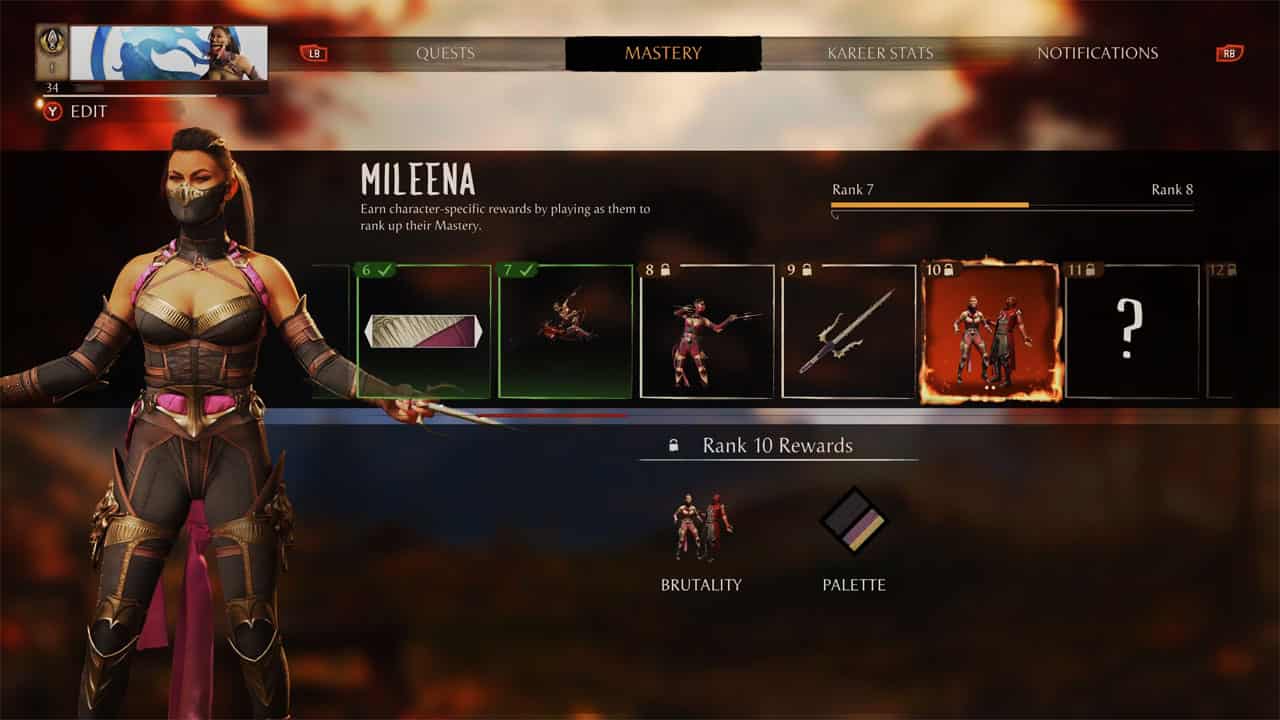Screen dimensions: 1280x720
Task: Select the unlocked rank 6 reward tile
Action: 424,331
